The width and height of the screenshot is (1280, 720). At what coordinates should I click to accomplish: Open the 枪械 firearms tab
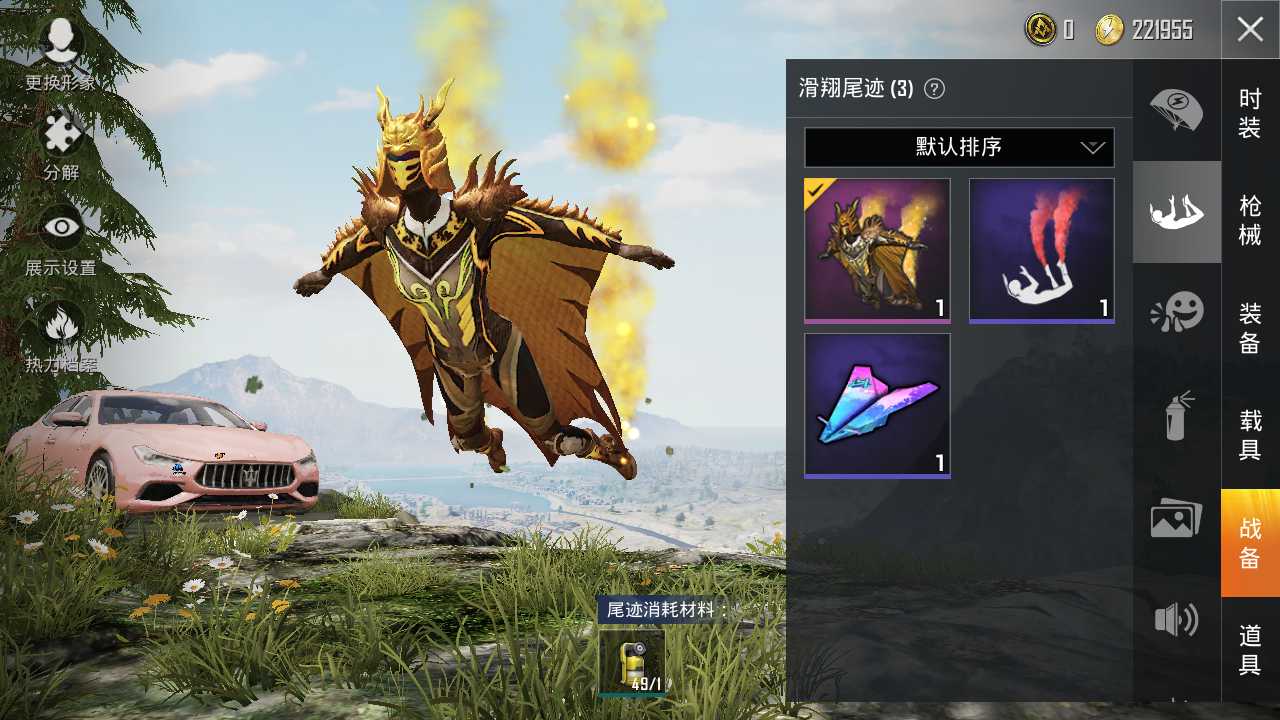[1250, 220]
